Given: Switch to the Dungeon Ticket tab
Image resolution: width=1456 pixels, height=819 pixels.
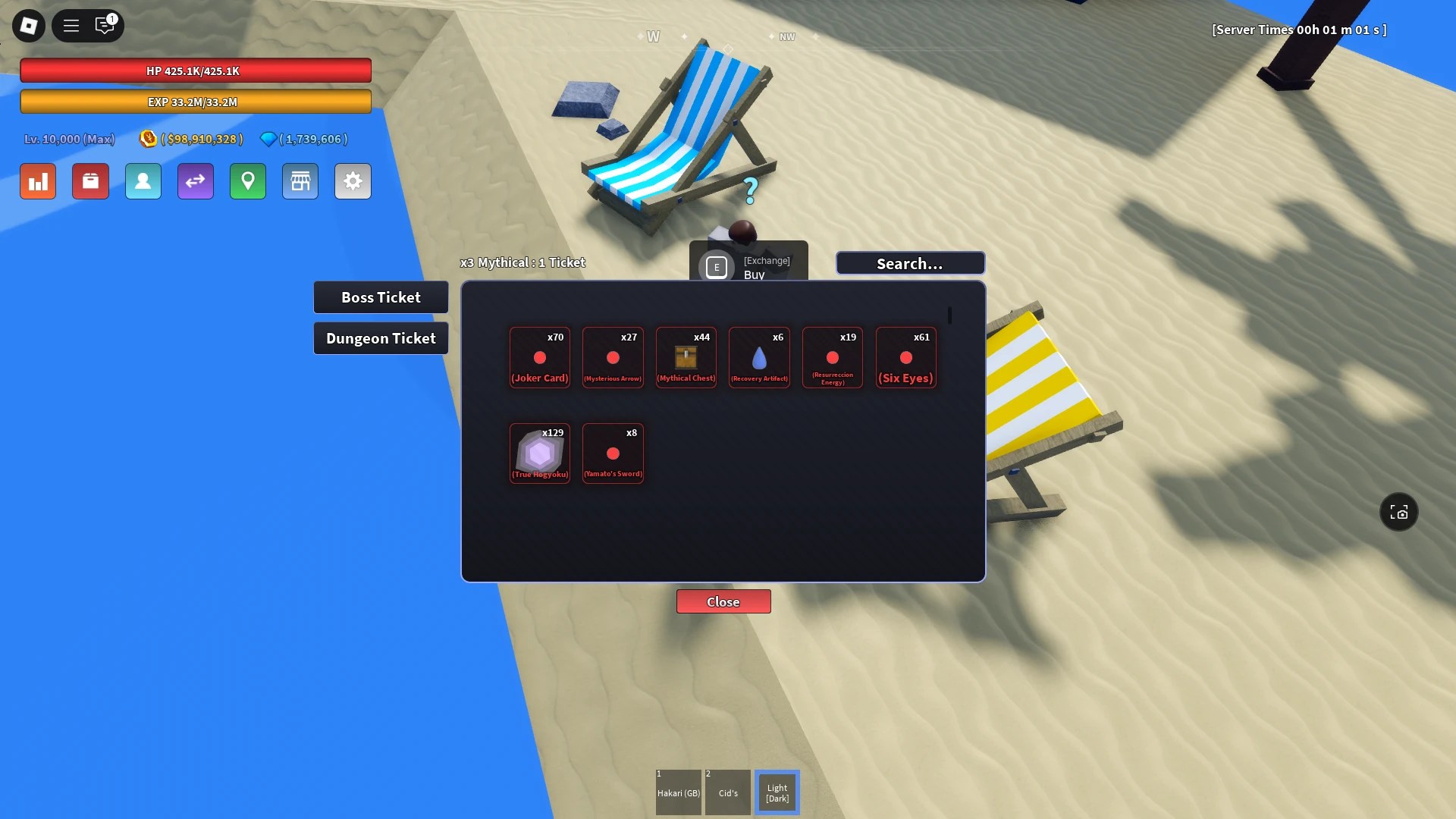Looking at the screenshot, I should click(381, 337).
